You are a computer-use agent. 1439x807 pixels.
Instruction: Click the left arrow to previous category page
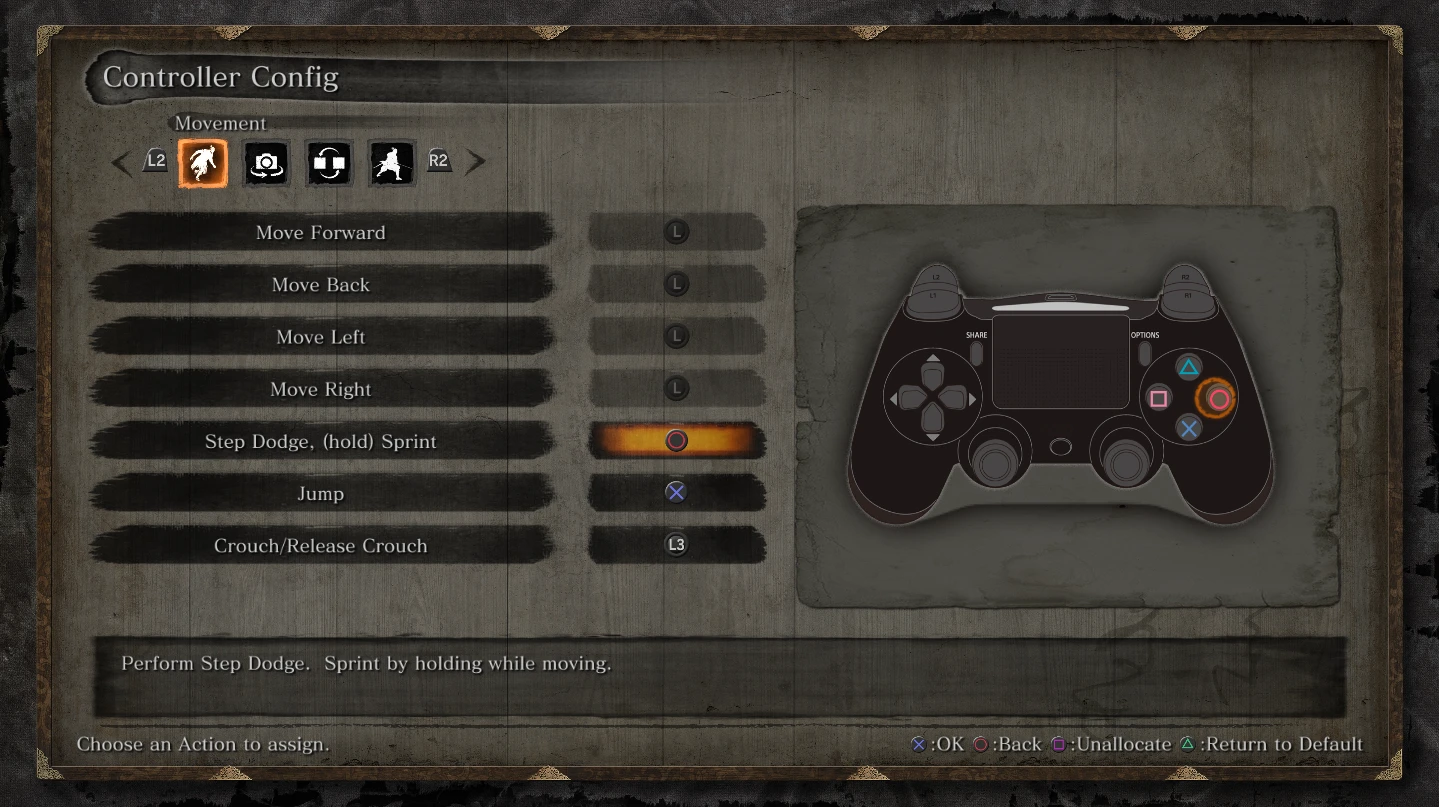click(x=122, y=161)
